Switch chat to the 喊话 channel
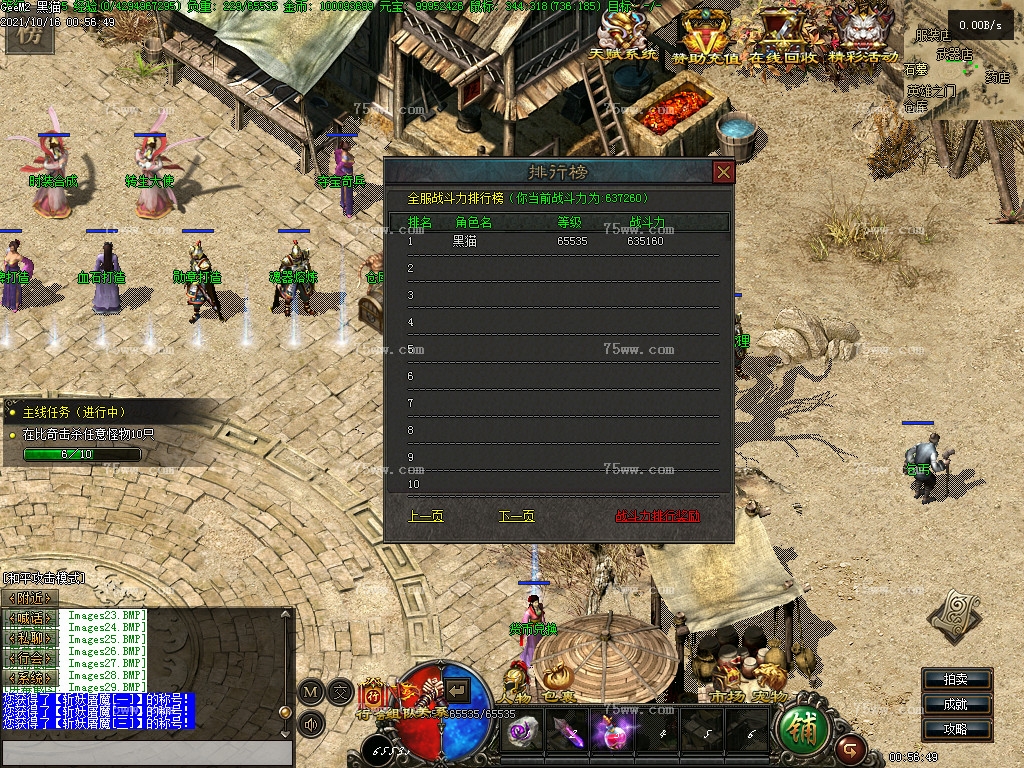This screenshot has height=768, width=1024. click(x=30, y=618)
